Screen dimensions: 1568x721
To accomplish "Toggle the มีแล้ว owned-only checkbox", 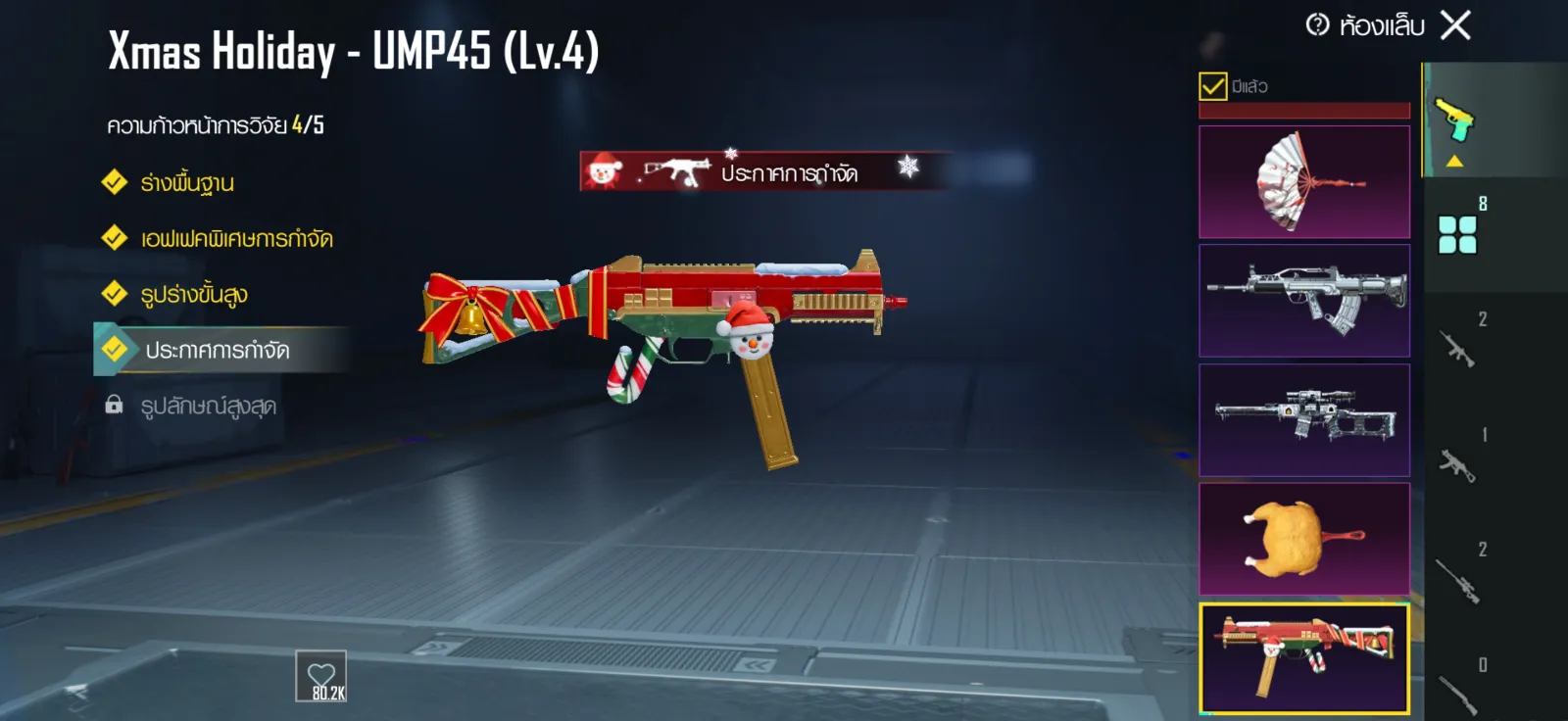I will (1212, 86).
